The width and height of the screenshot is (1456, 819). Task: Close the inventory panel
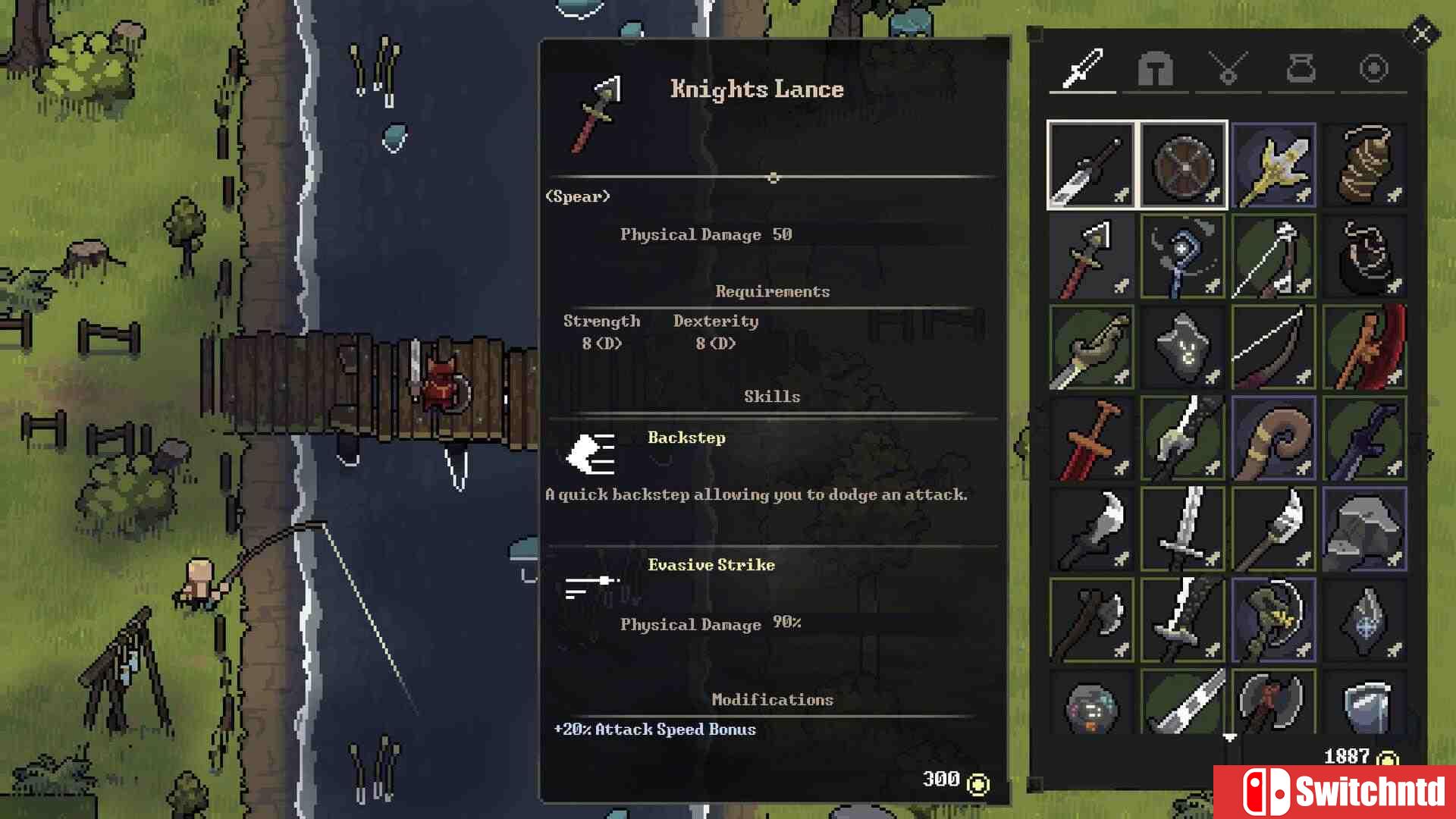pyautogui.click(x=1421, y=34)
